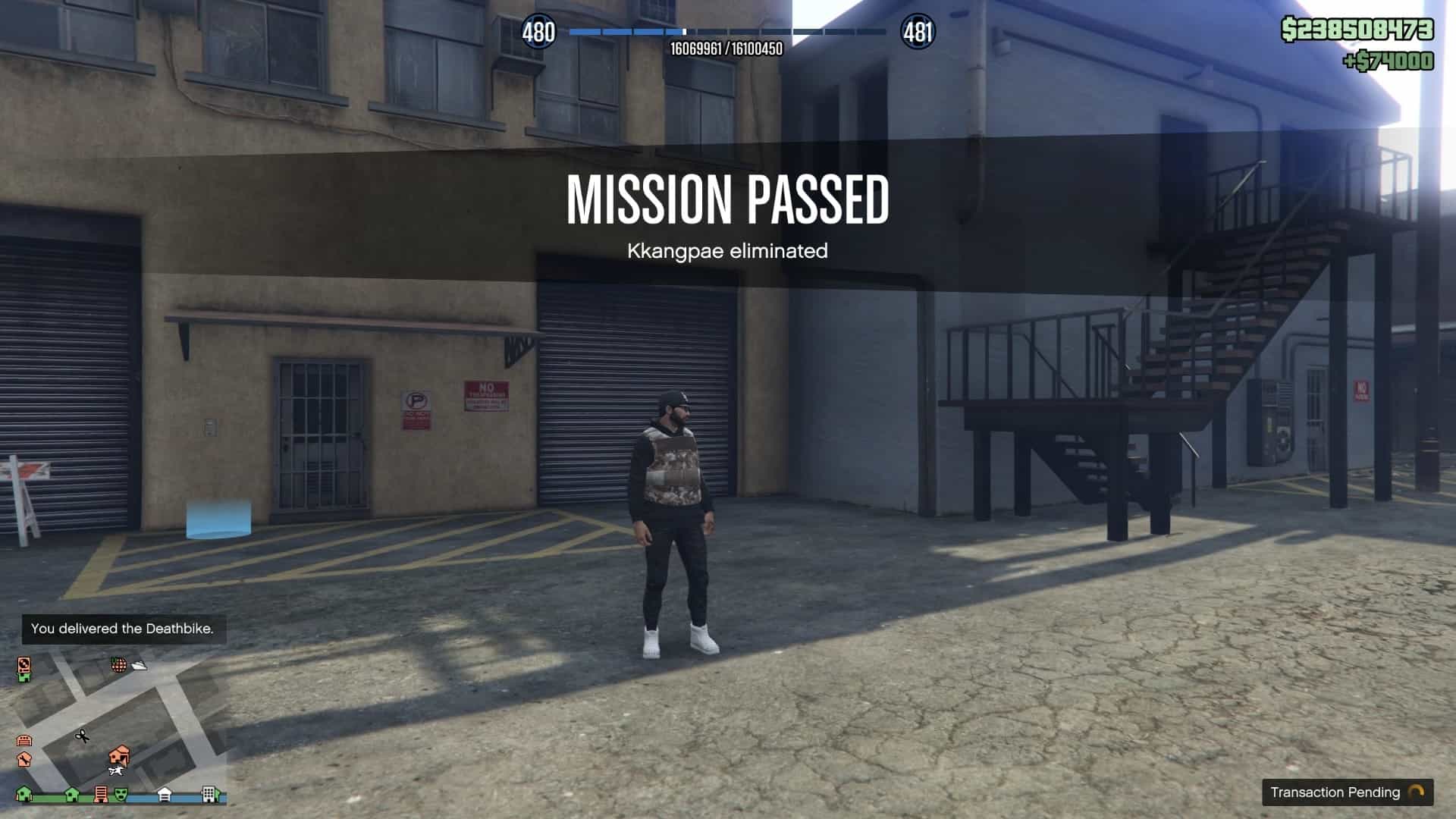1456x819 pixels.
Task: Click the orange tower building blip
Action: tap(101, 794)
